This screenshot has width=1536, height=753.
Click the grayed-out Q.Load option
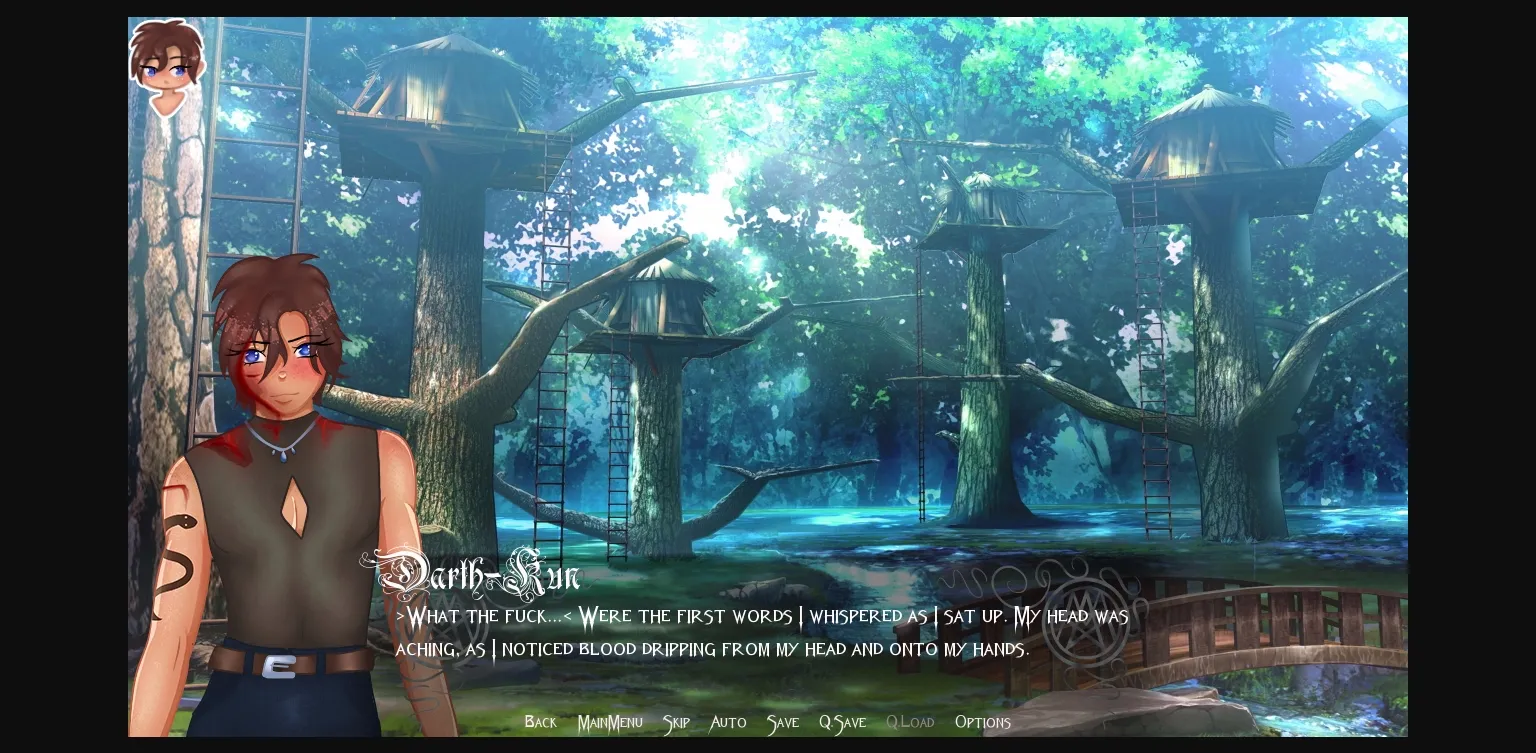(910, 722)
